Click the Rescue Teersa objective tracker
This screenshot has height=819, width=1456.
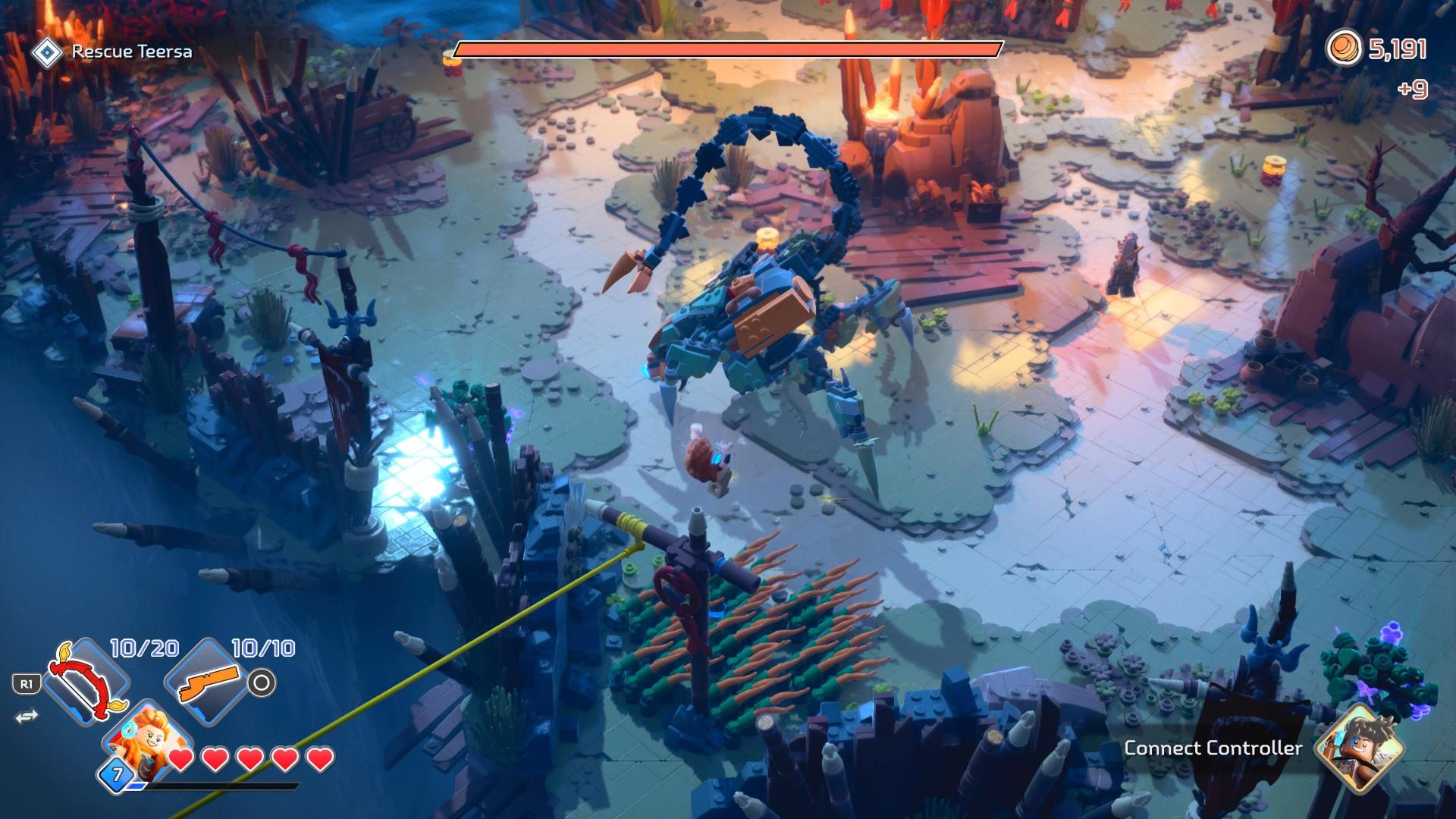tap(113, 52)
